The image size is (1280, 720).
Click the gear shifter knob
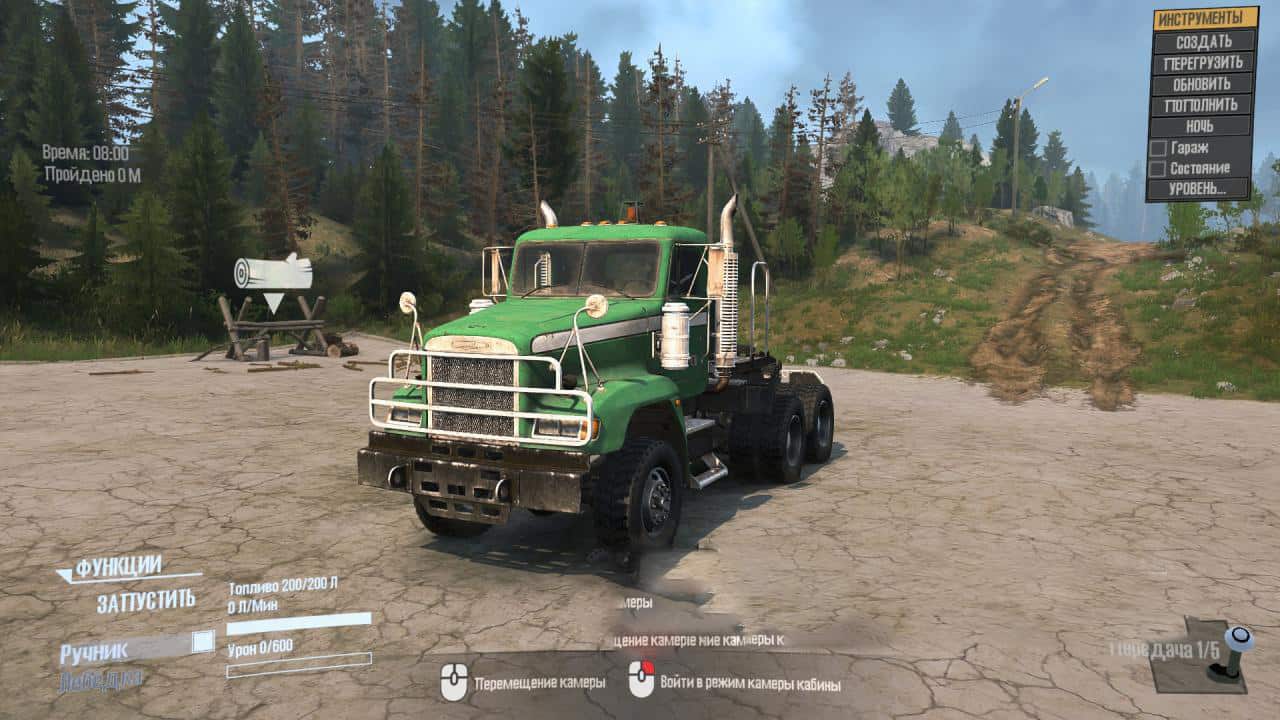point(1238,638)
